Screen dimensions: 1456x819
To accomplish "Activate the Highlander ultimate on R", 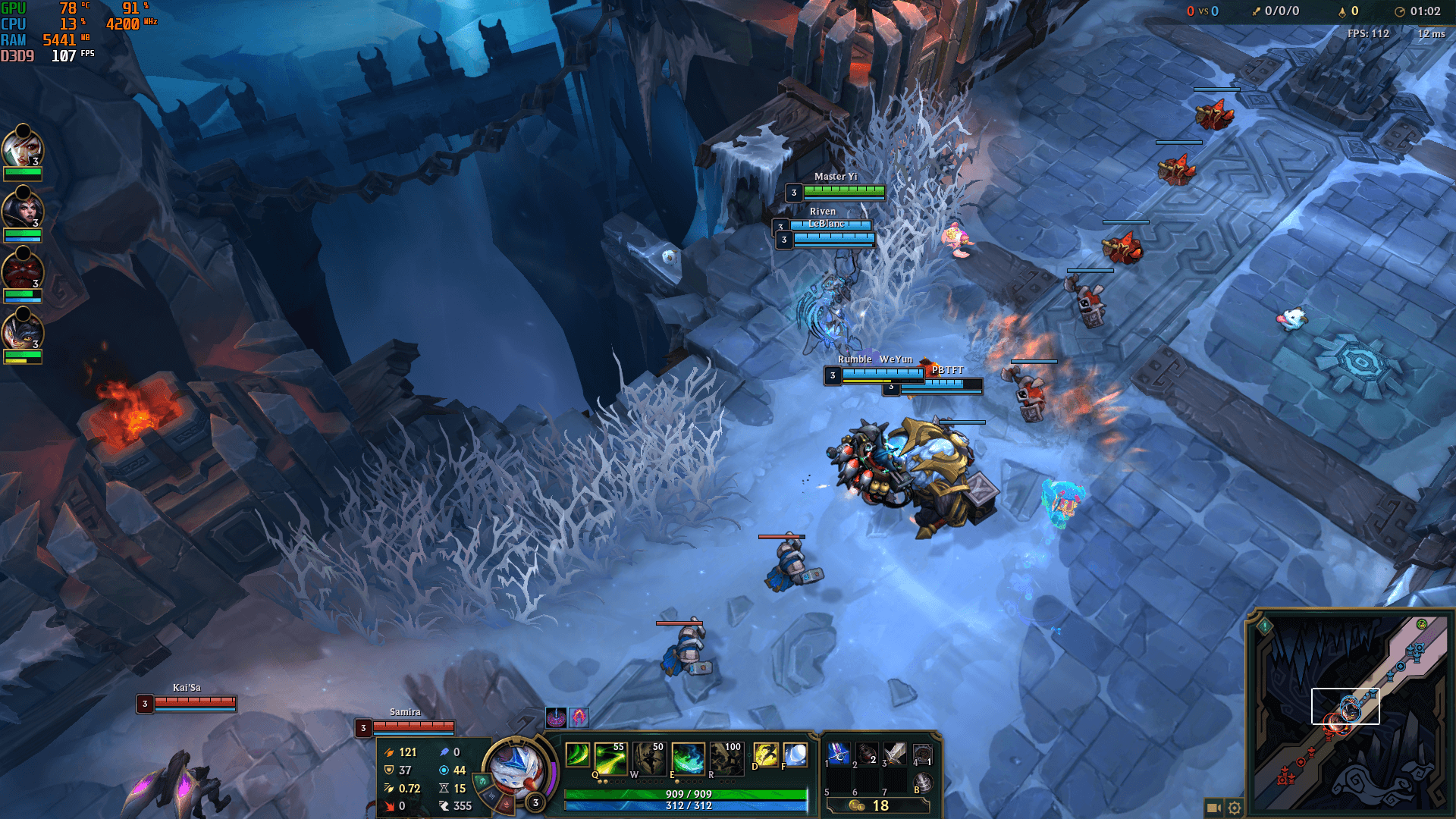I will [726, 758].
